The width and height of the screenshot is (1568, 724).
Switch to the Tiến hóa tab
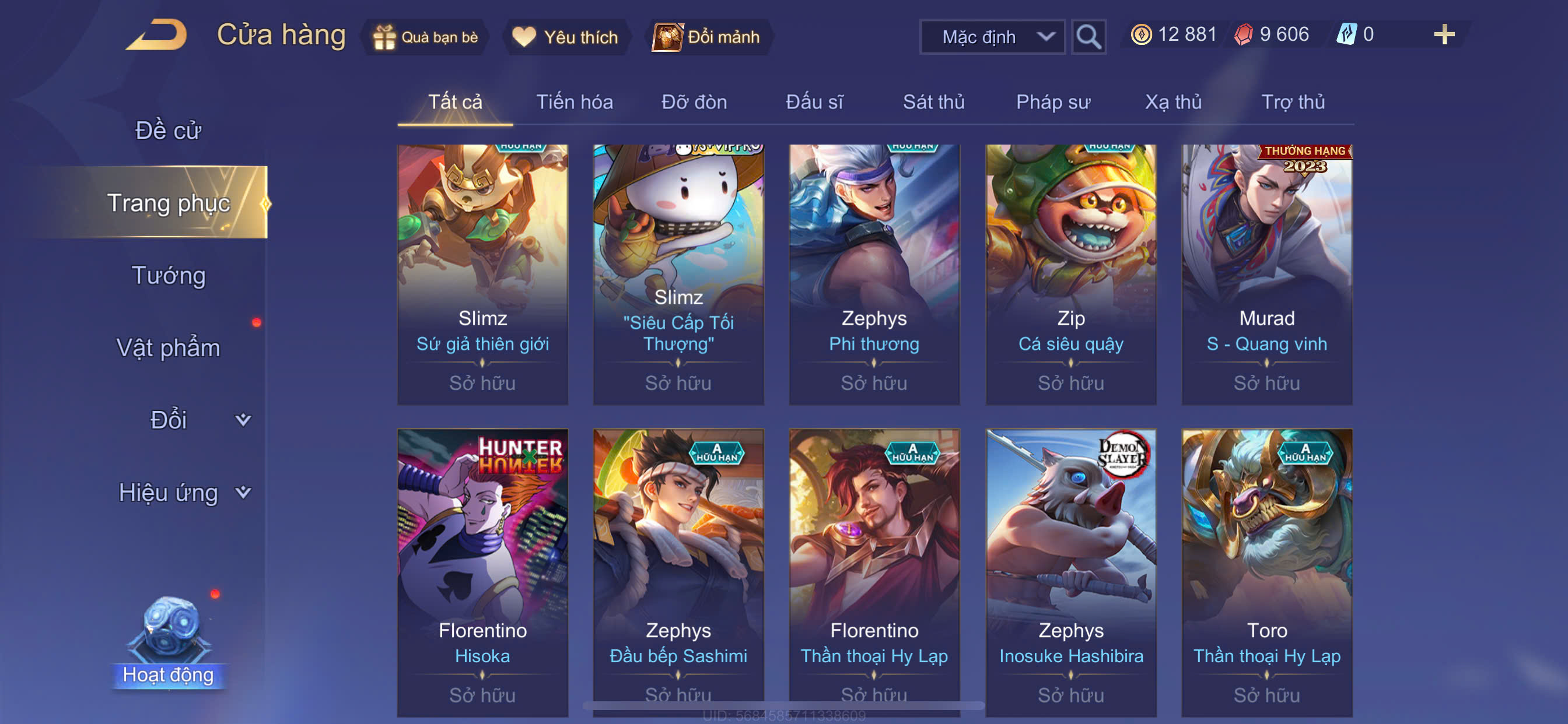[x=574, y=101]
